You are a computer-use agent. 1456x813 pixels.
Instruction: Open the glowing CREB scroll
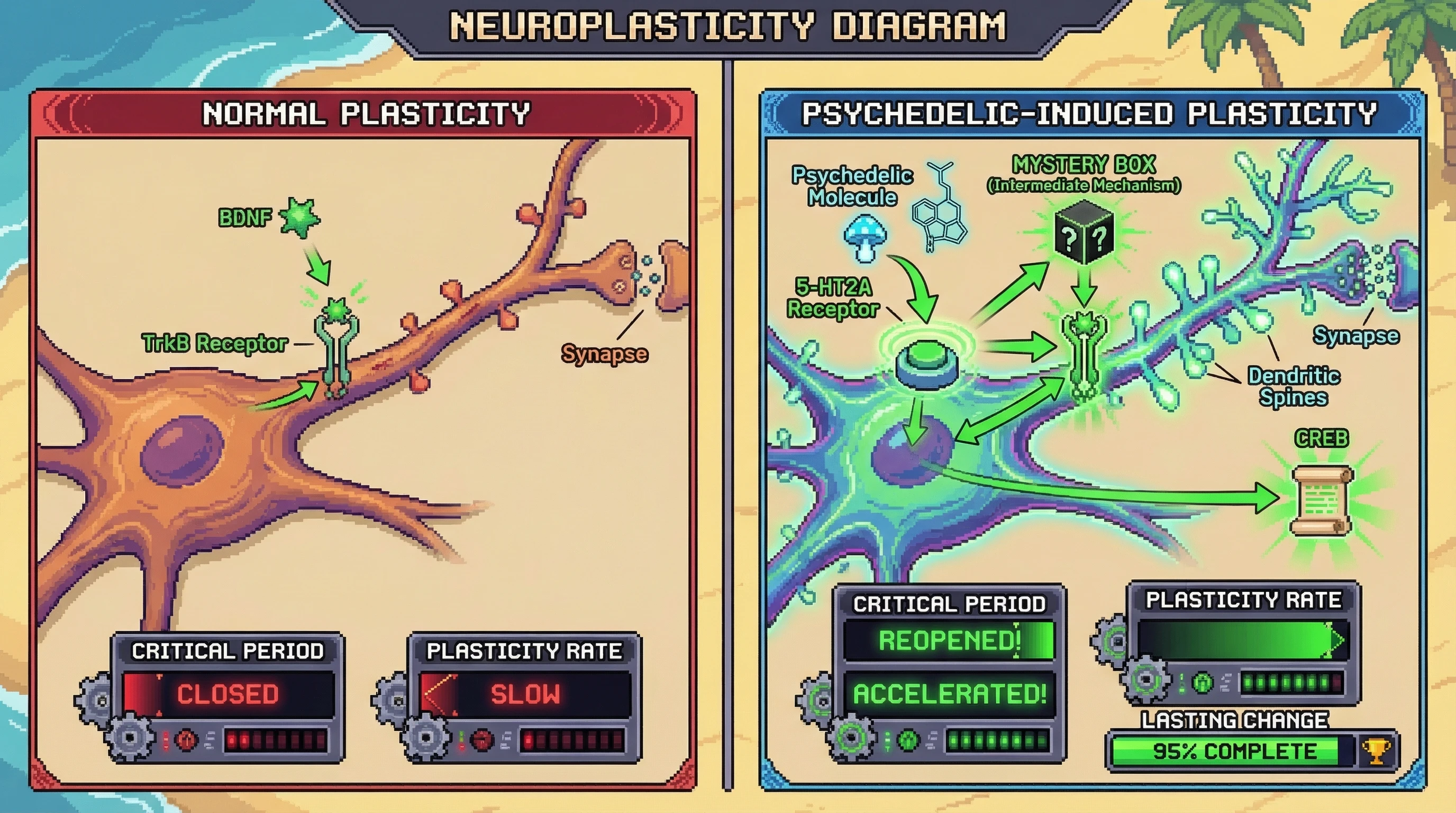(1321, 500)
